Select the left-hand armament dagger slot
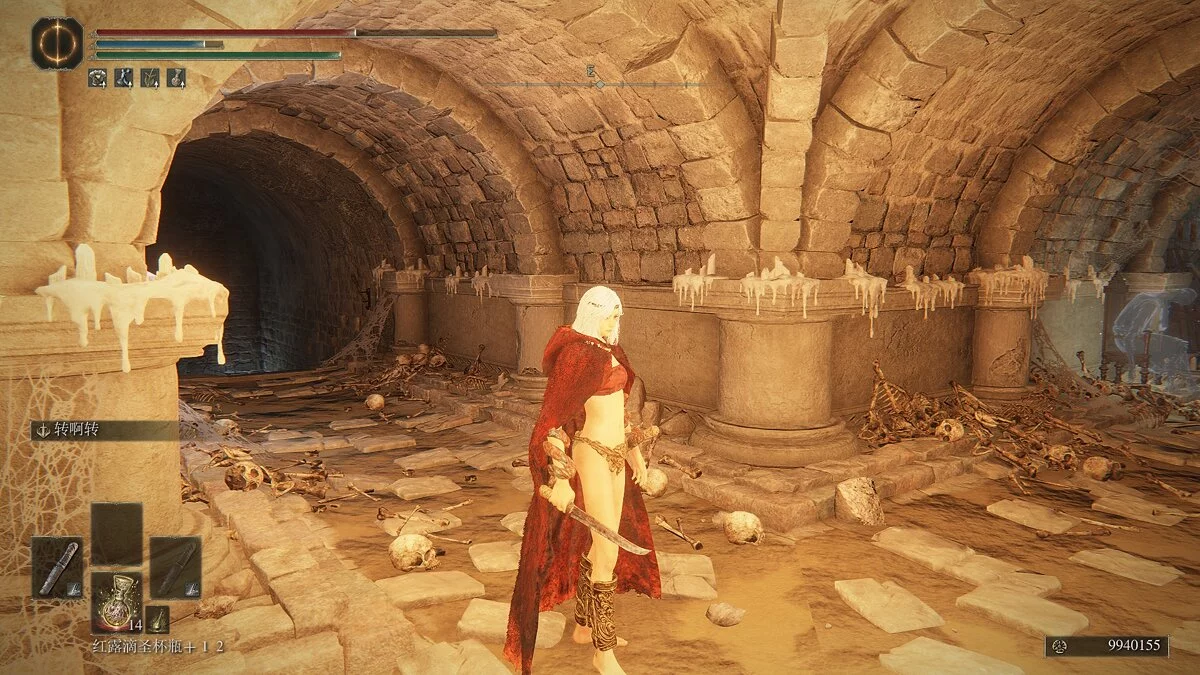 57,568
